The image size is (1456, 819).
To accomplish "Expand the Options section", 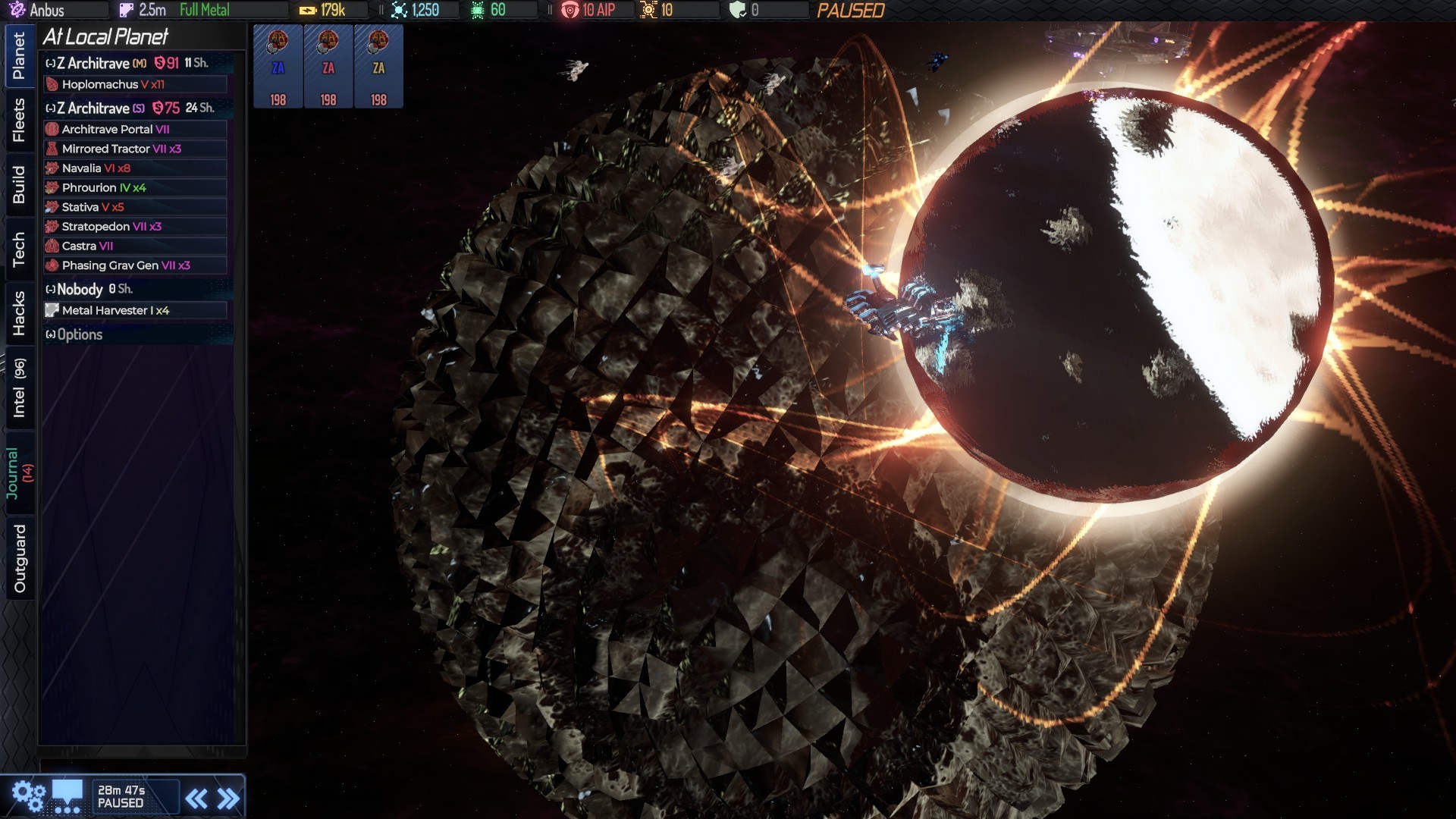I will pos(49,334).
